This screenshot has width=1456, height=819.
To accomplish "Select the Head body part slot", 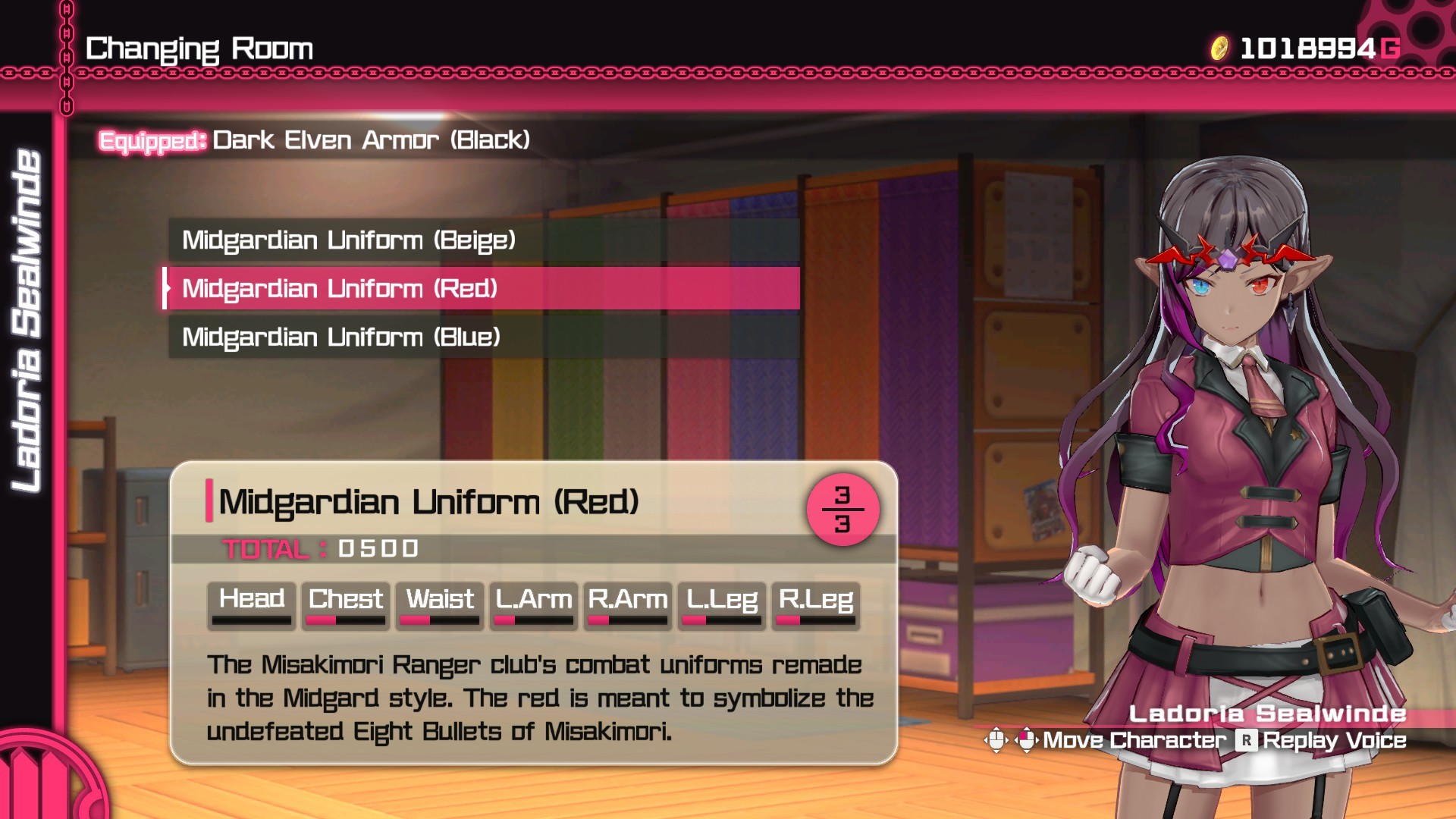I will tap(250, 603).
